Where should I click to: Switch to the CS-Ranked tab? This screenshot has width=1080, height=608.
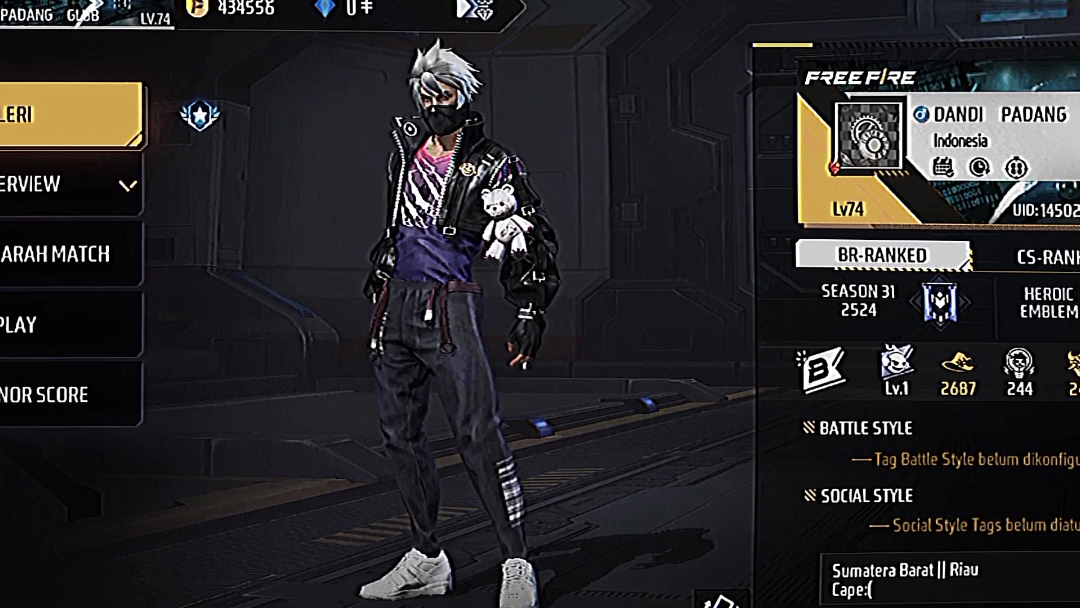pyautogui.click(x=1045, y=257)
